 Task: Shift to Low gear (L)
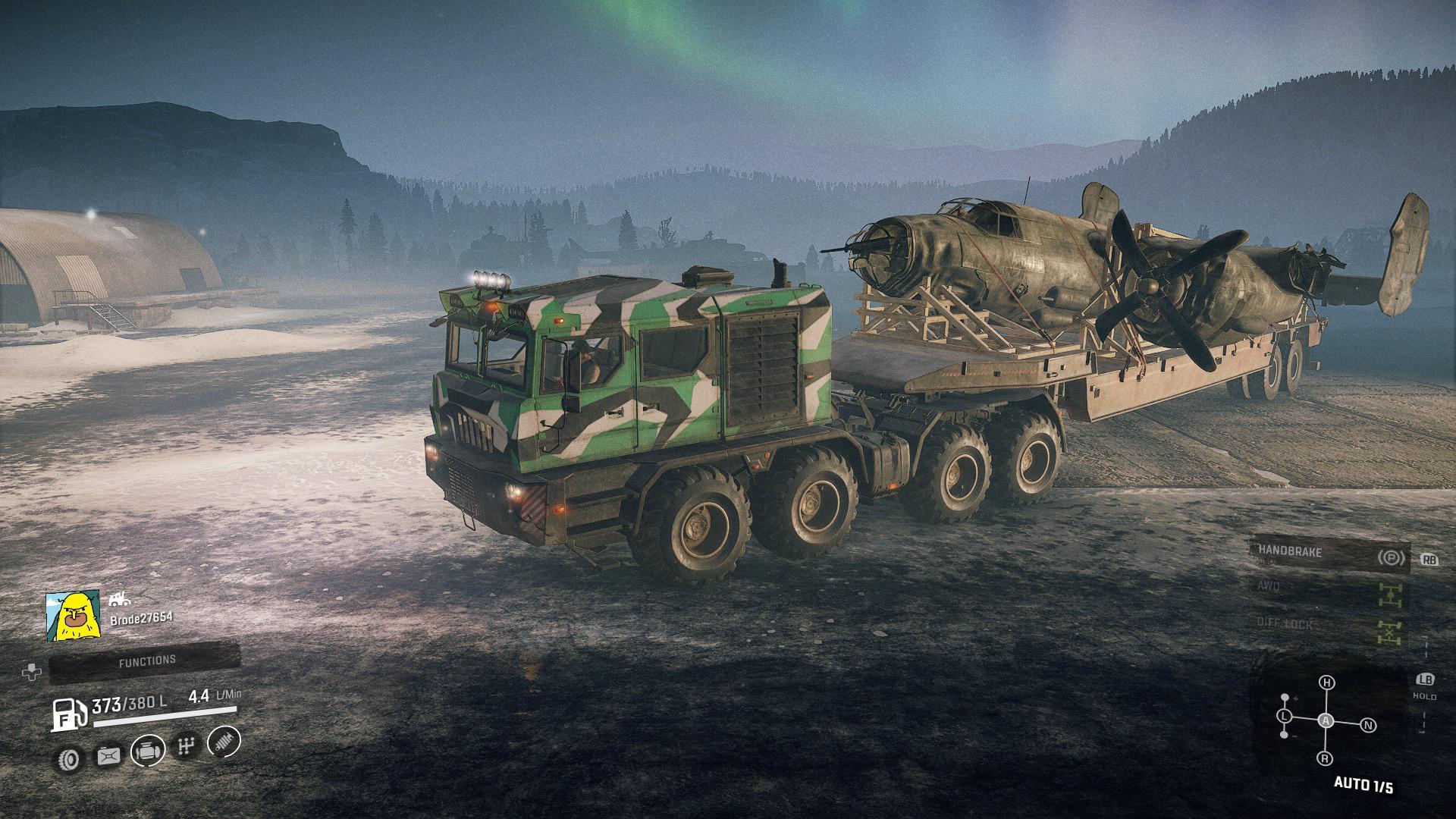pyautogui.click(x=1285, y=716)
